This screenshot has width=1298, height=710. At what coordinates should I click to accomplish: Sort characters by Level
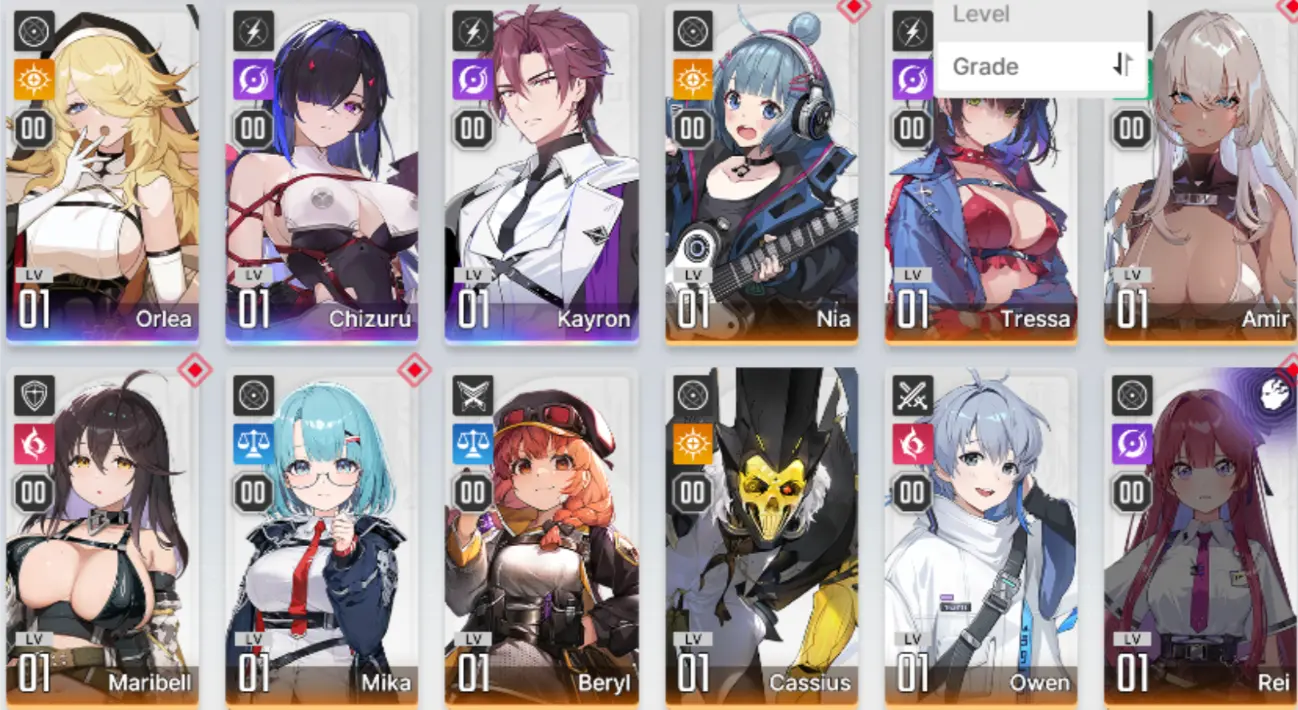click(x=1040, y=14)
